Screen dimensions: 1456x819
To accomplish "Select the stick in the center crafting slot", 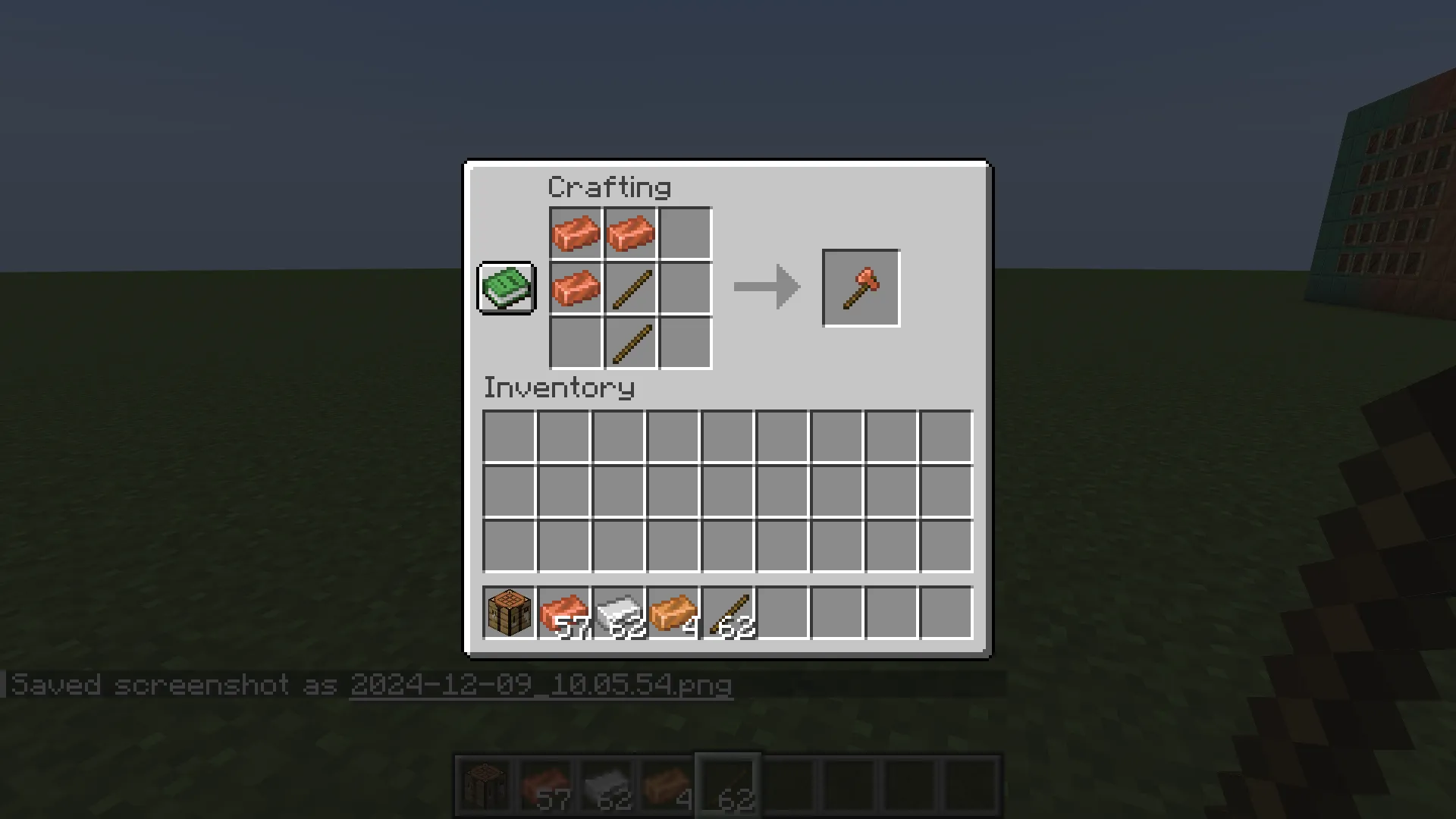I will coord(630,288).
